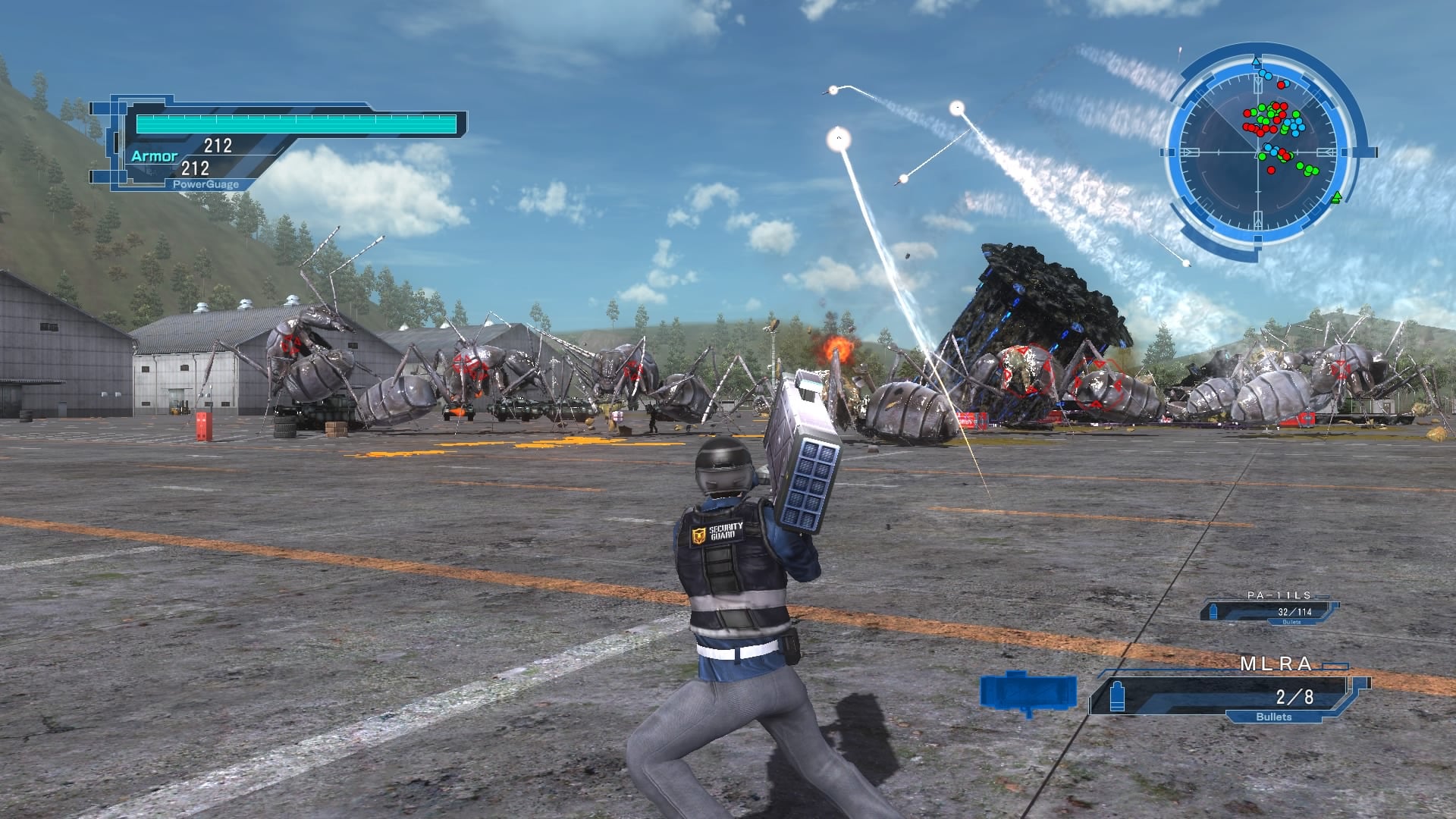The height and width of the screenshot is (819, 1456).
Task: Switch to the PA-11LS weapon slot
Action: 1272,610
